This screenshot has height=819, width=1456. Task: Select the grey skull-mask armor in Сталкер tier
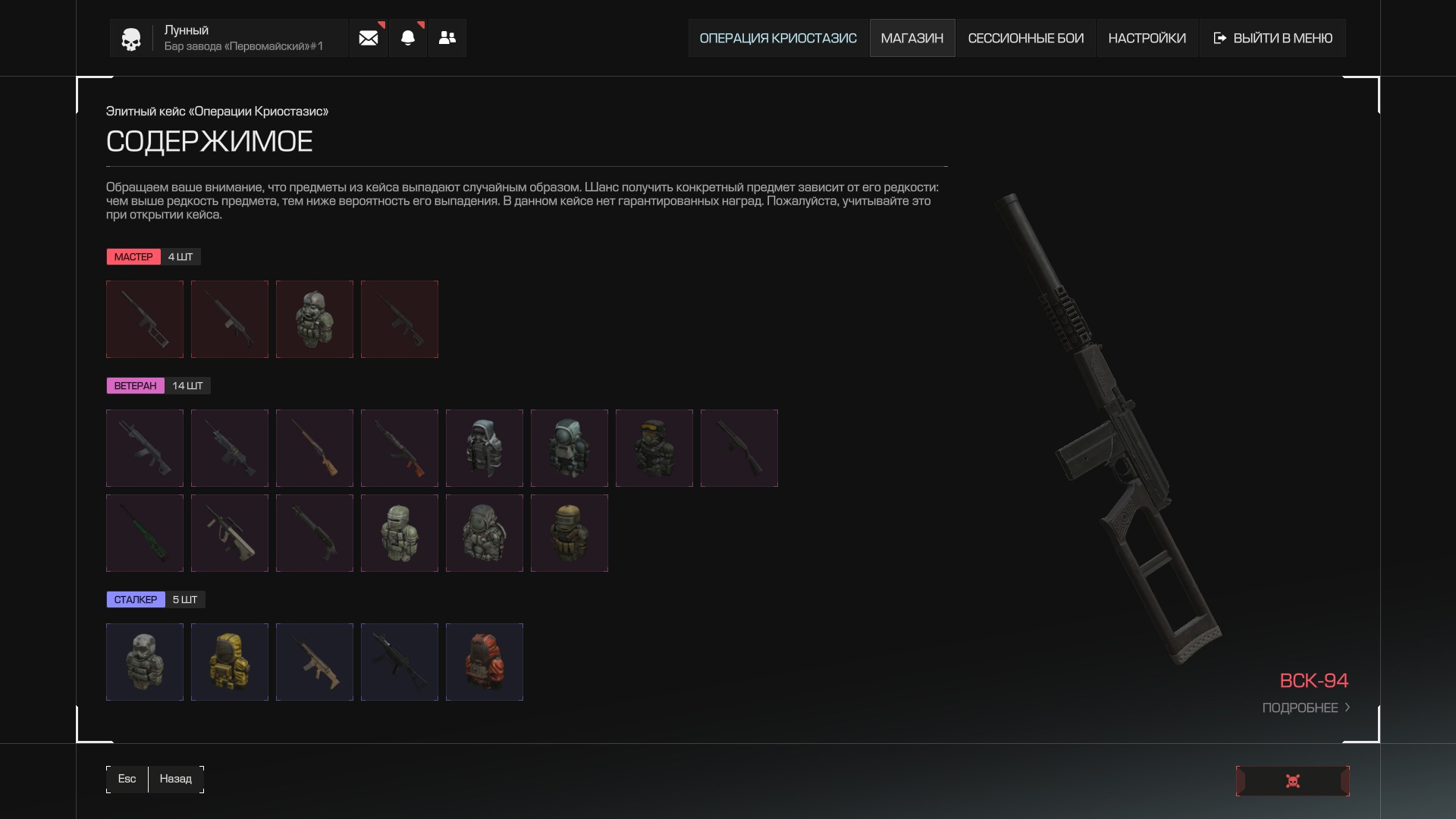pyautogui.click(x=145, y=662)
